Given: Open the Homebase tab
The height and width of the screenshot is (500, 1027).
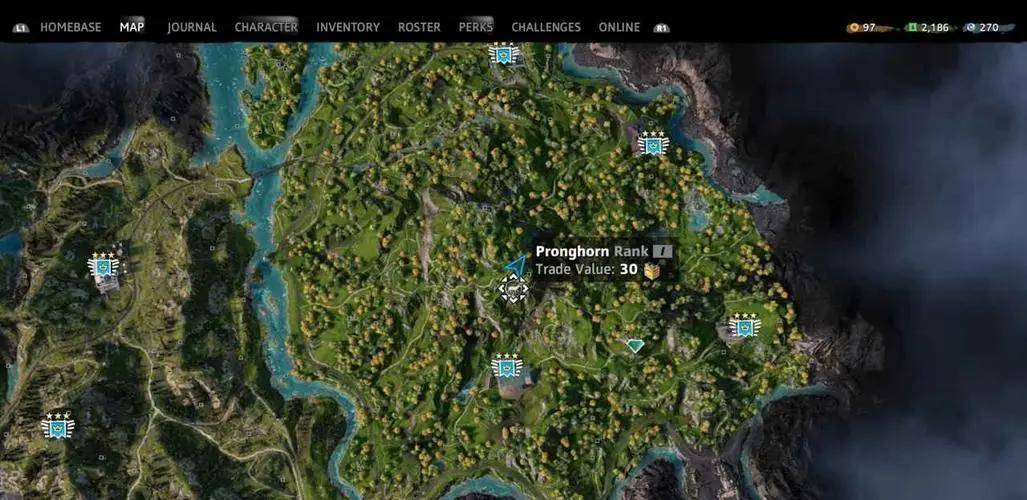Looking at the screenshot, I should click(70, 27).
